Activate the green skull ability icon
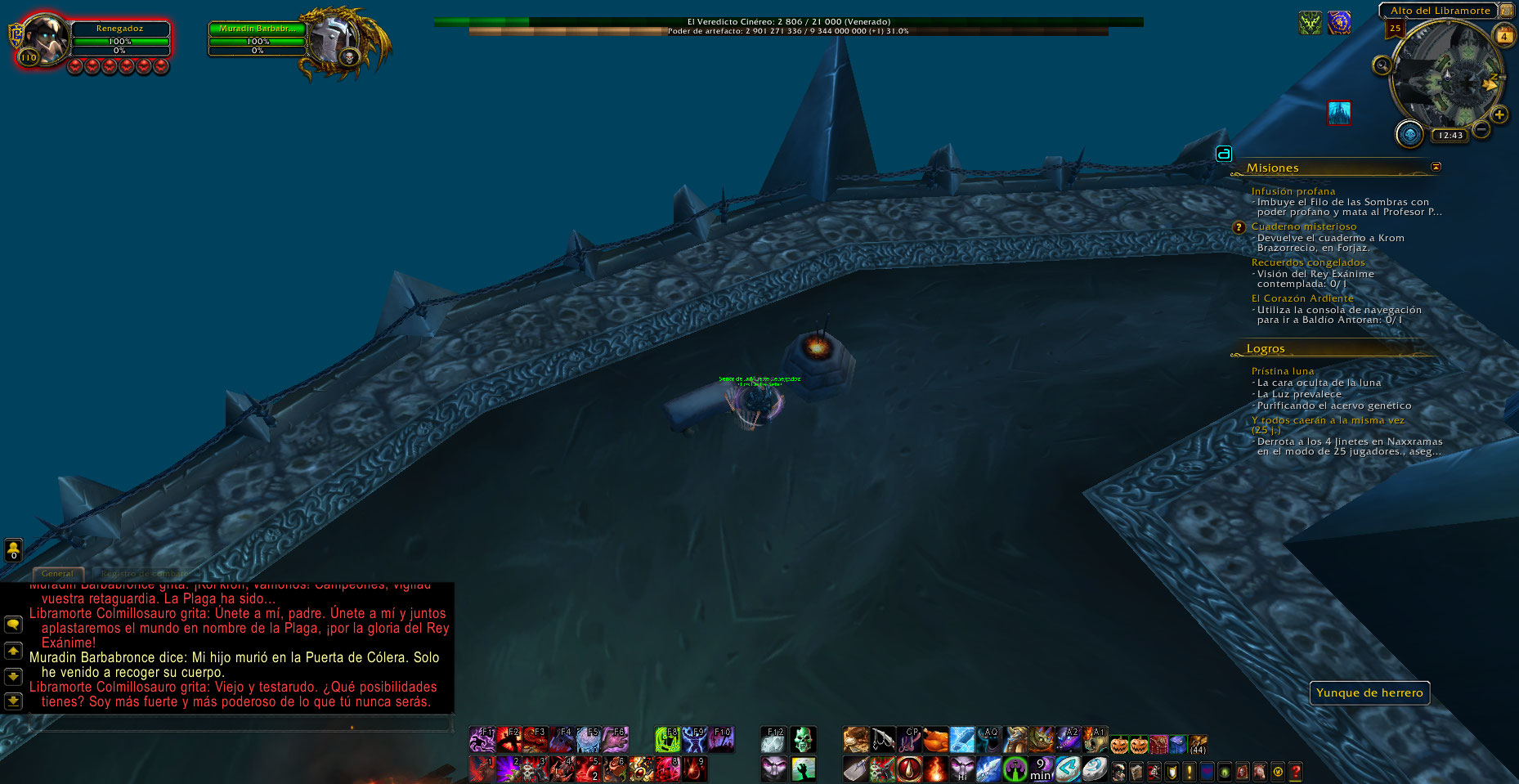The image size is (1519, 784). (803, 739)
